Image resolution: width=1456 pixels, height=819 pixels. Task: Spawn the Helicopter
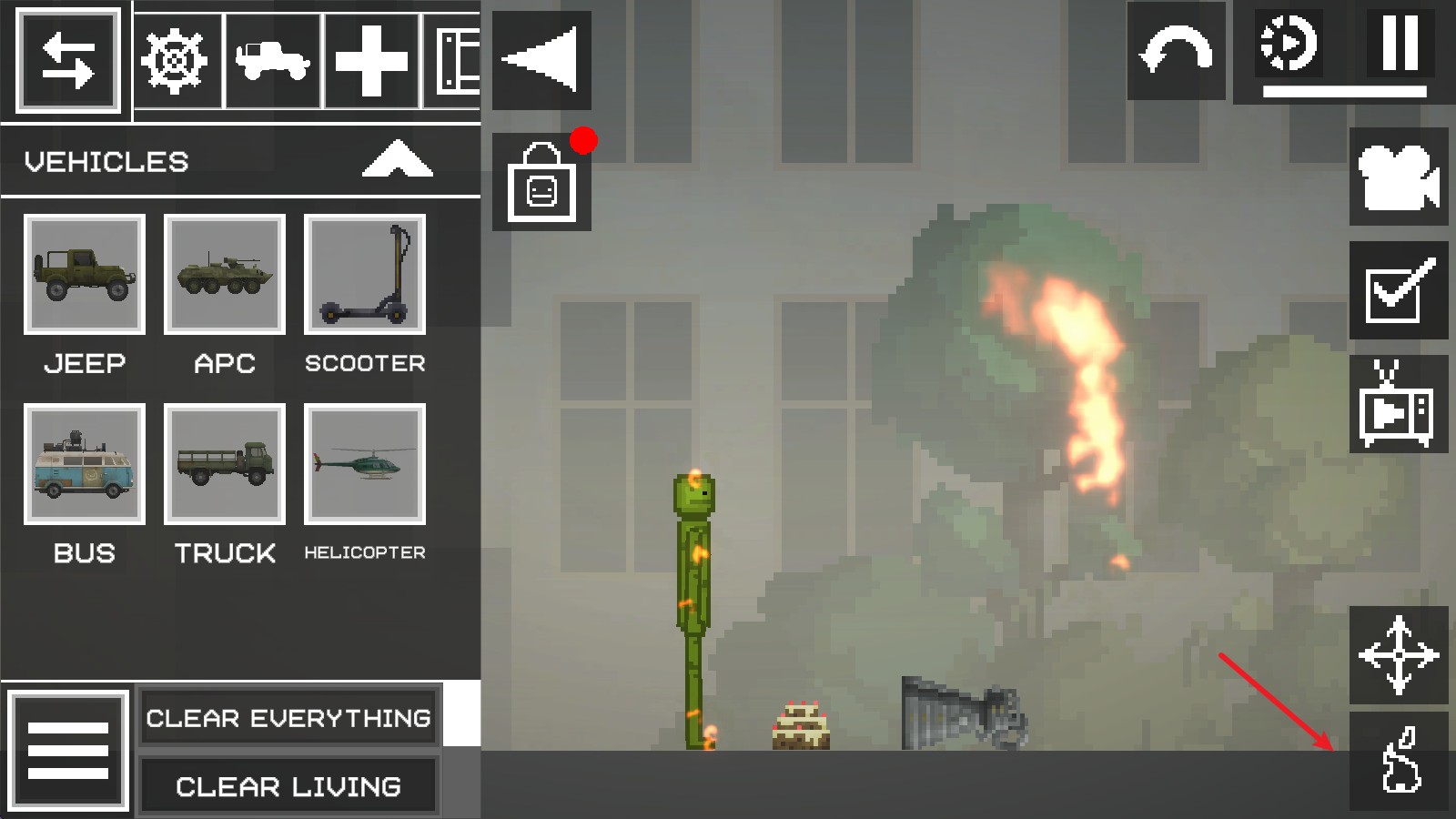[x=365, y=463]
